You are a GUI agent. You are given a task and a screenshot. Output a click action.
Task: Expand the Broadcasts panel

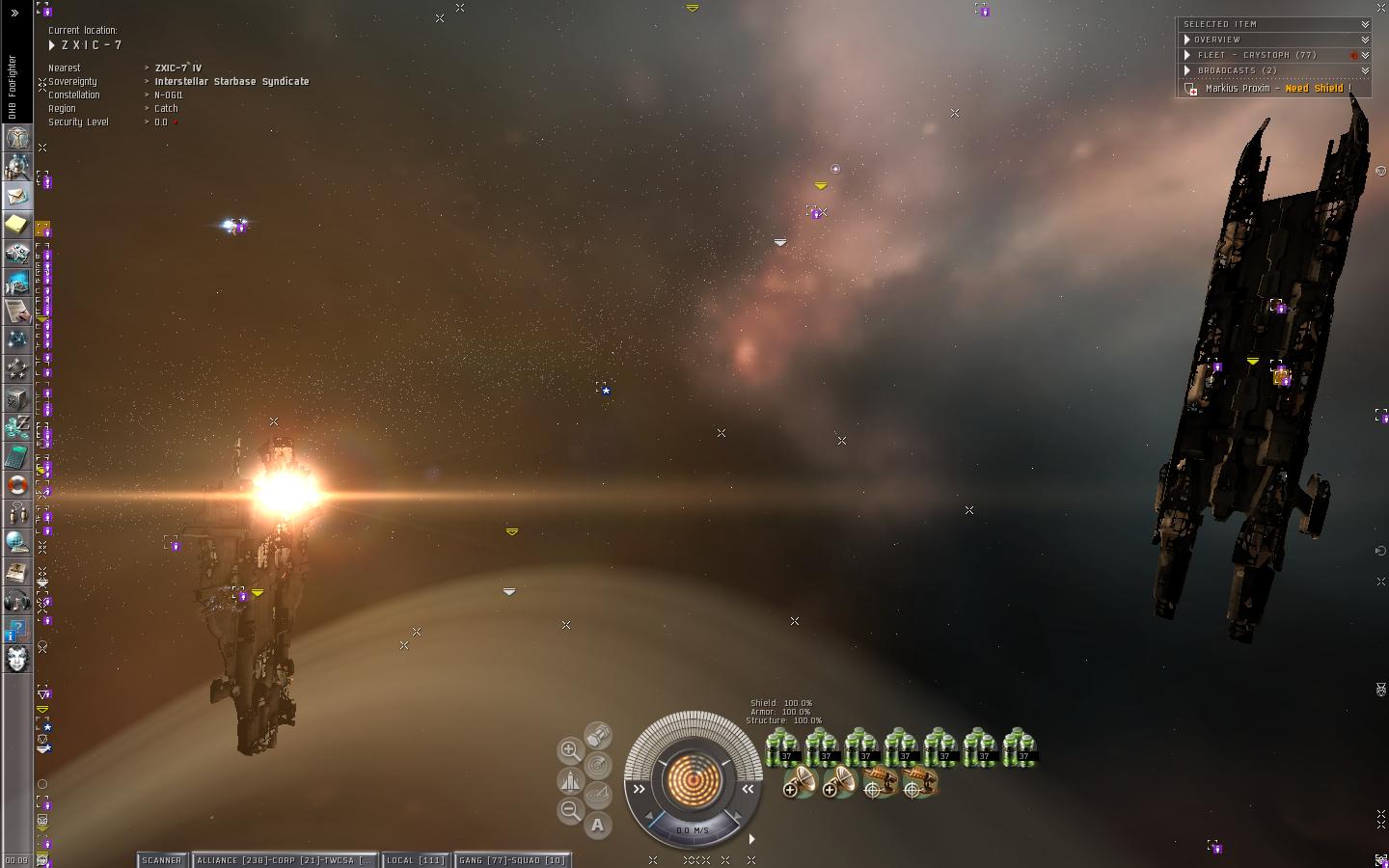tap(1187, 70)
